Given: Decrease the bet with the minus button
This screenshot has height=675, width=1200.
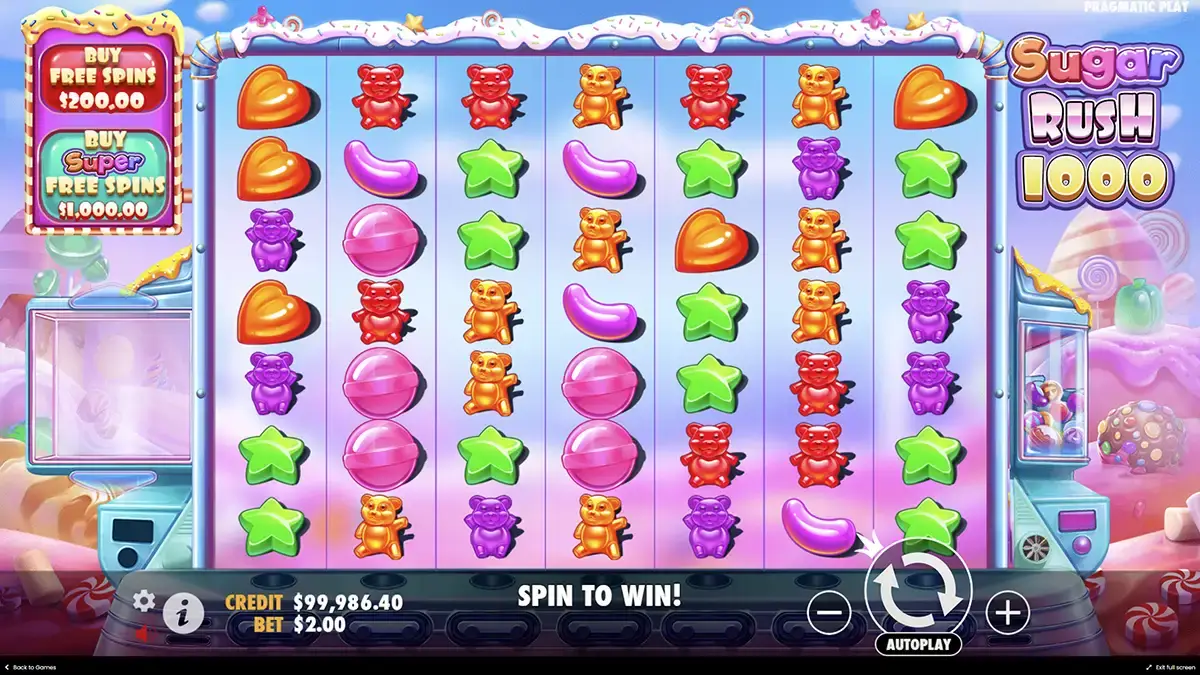Looking at the screenshot, I should pos(829,612).
